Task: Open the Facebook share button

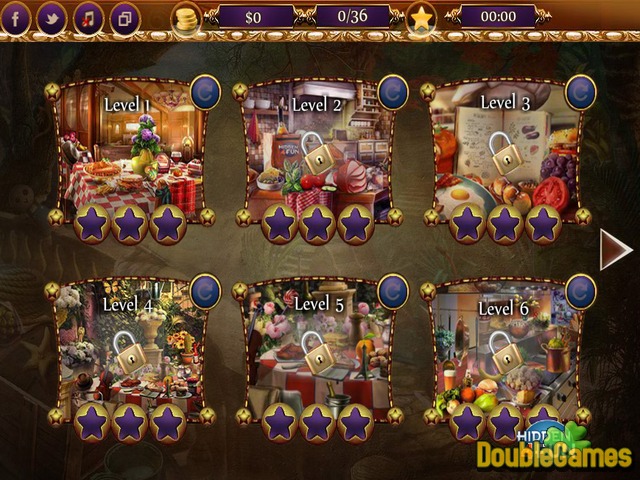Action: tap(17, 17)
